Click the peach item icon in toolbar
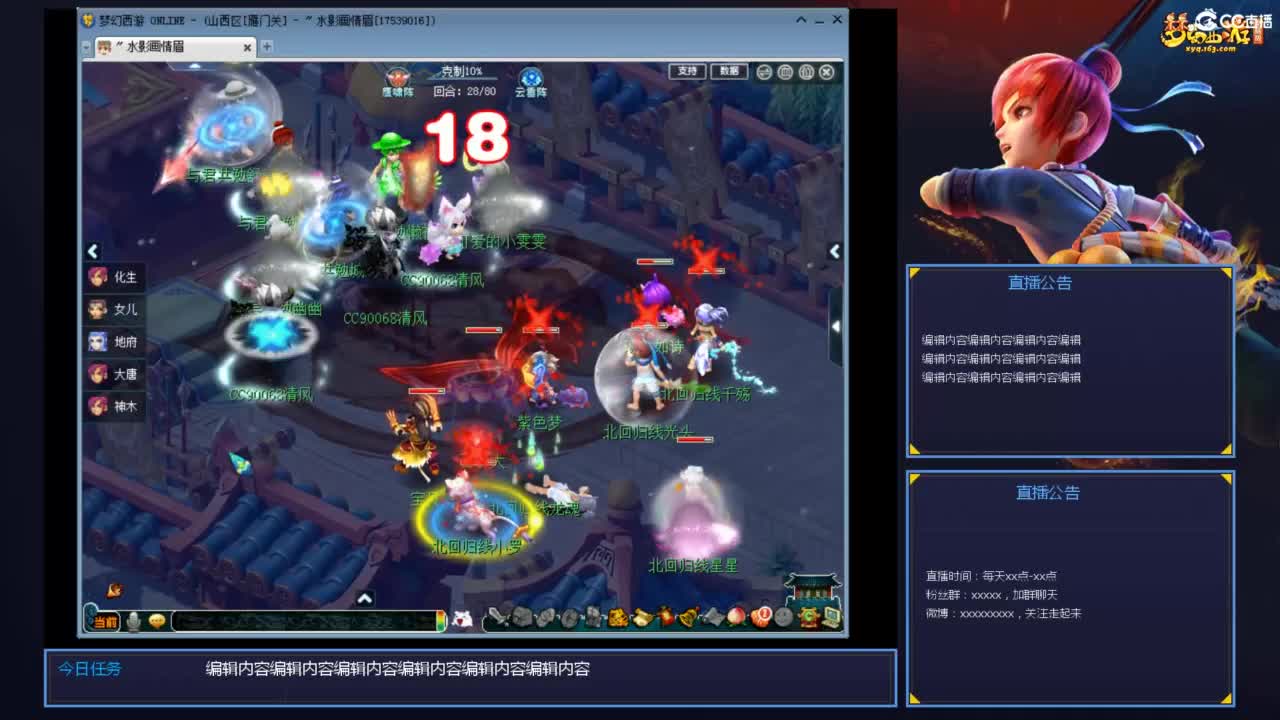The image size is (1280, 720). pyautogui.click(x=734, y=617)
